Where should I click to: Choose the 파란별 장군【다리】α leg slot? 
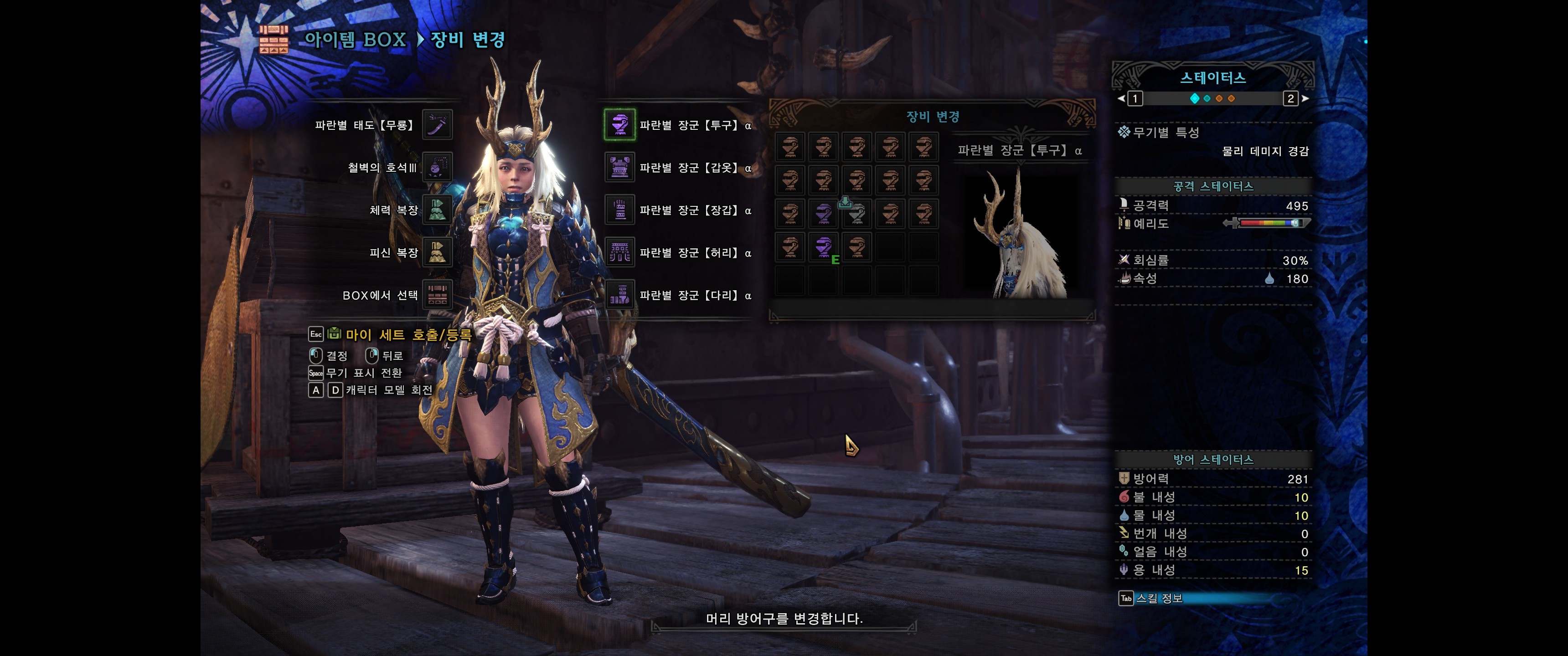coord(619,295)
